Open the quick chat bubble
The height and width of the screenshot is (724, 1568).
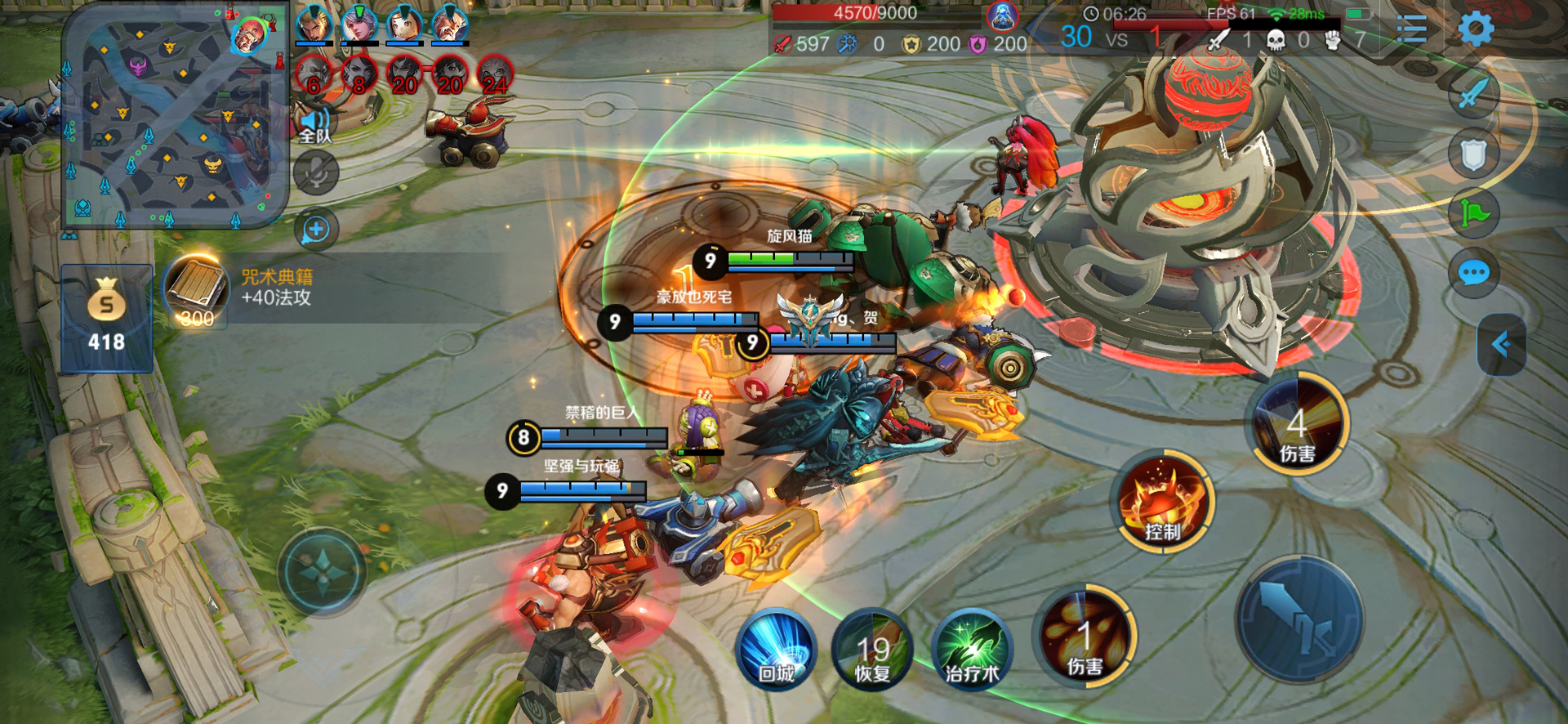pyautogui.click(x=1473, y=273)
